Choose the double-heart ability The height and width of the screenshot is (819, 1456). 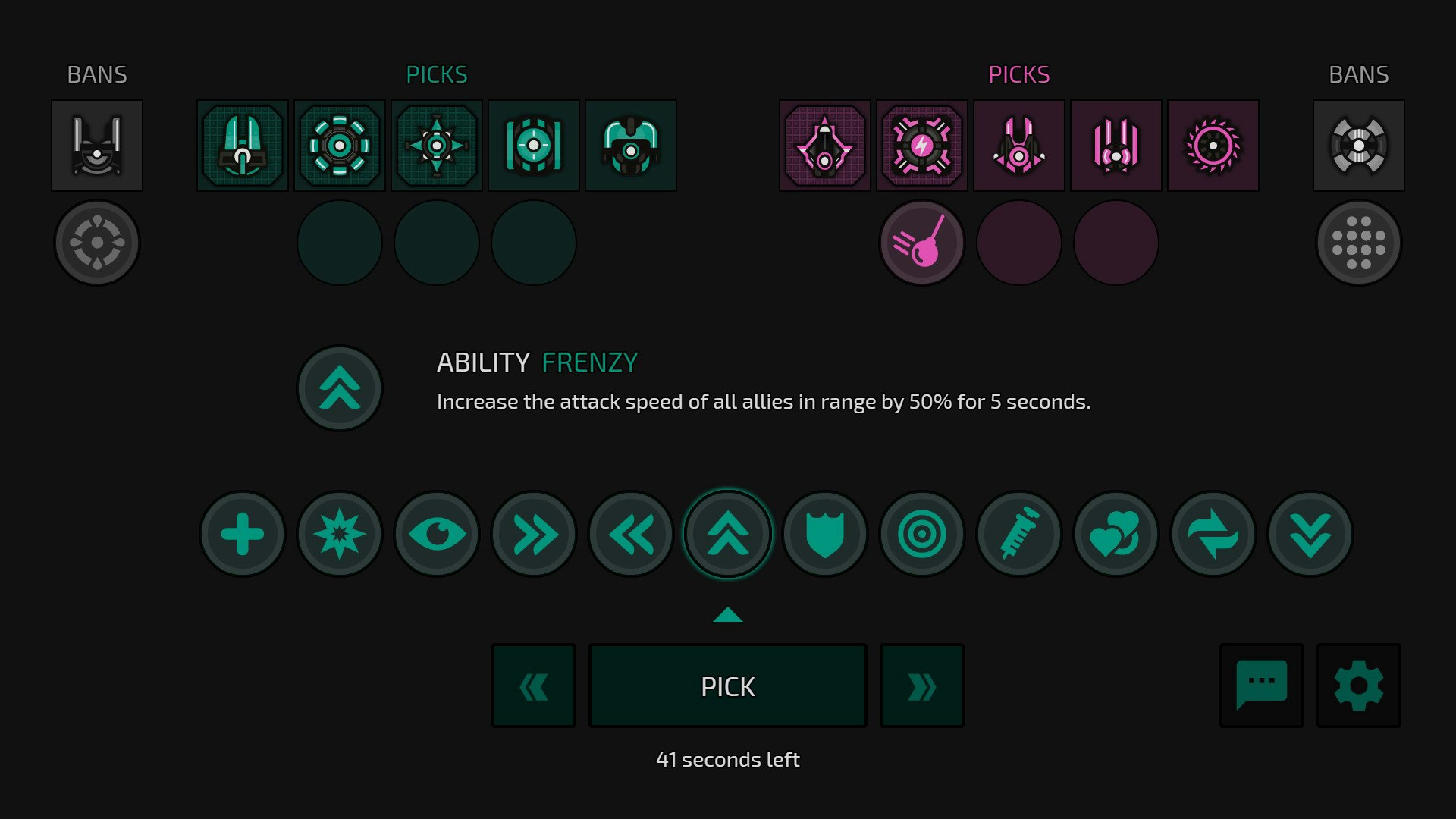(1116, 533)
